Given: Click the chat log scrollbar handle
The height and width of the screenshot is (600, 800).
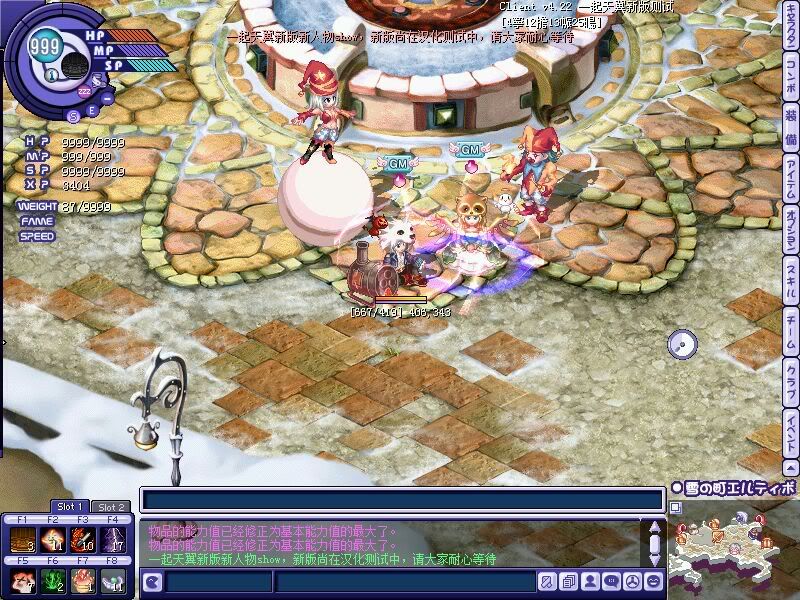Looking at the screenshot, I should (x=654, y=545).
